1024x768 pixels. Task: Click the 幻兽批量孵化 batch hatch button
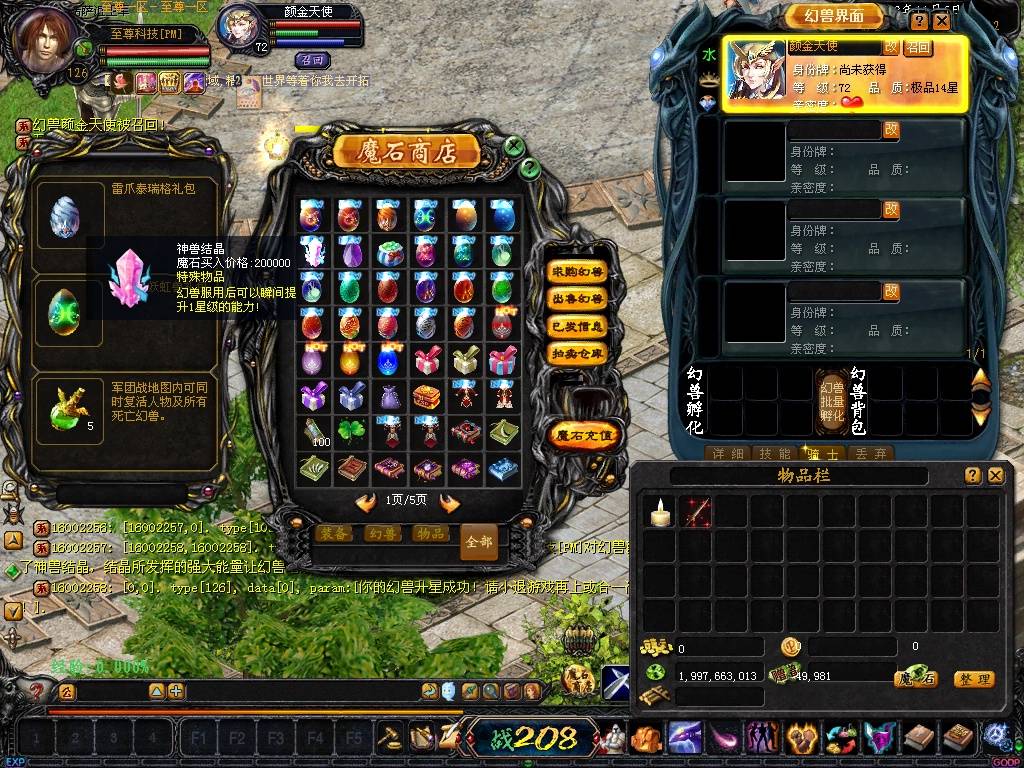click(832, 400)
